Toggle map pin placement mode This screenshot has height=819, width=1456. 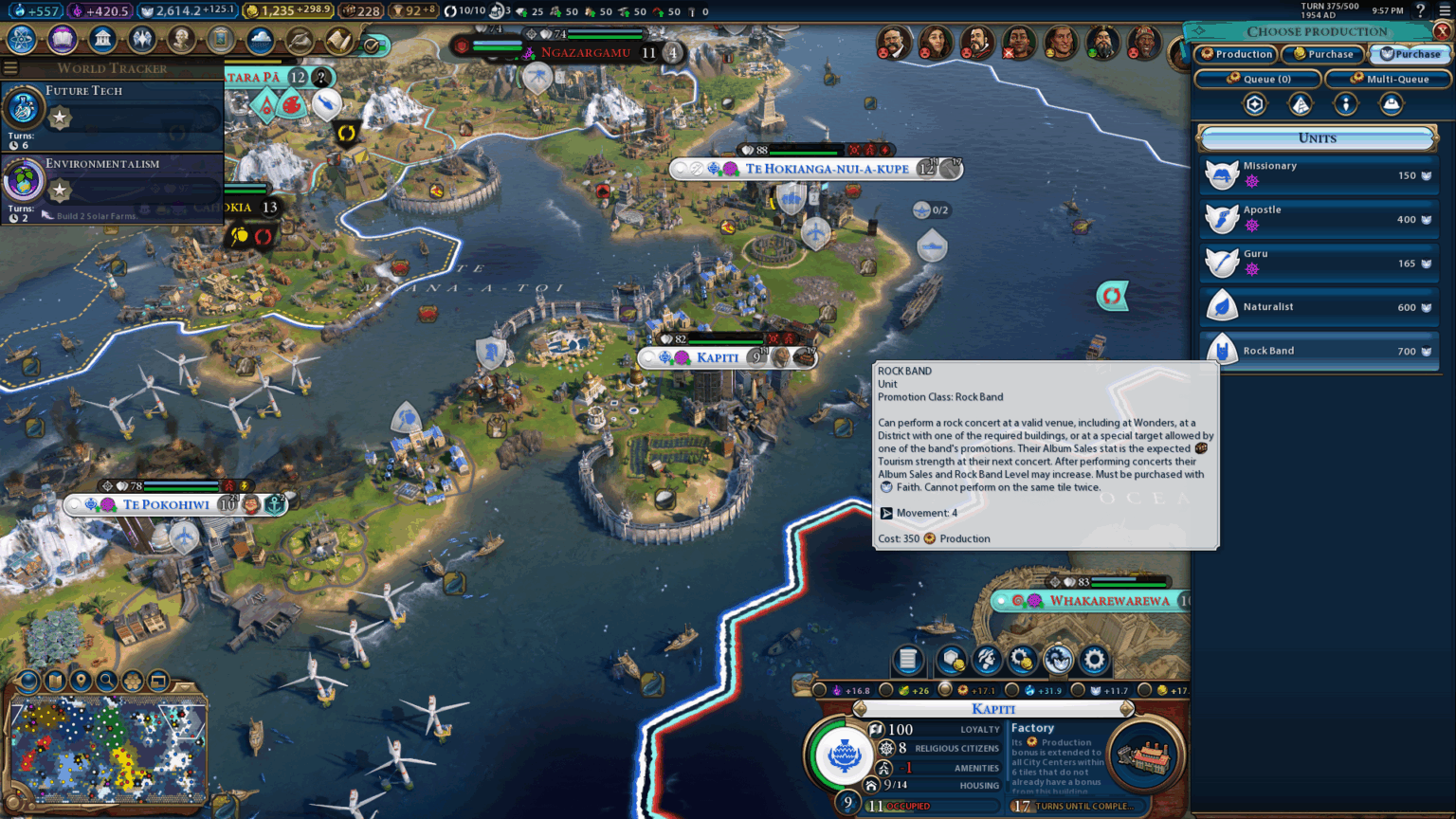coord(81,681)
